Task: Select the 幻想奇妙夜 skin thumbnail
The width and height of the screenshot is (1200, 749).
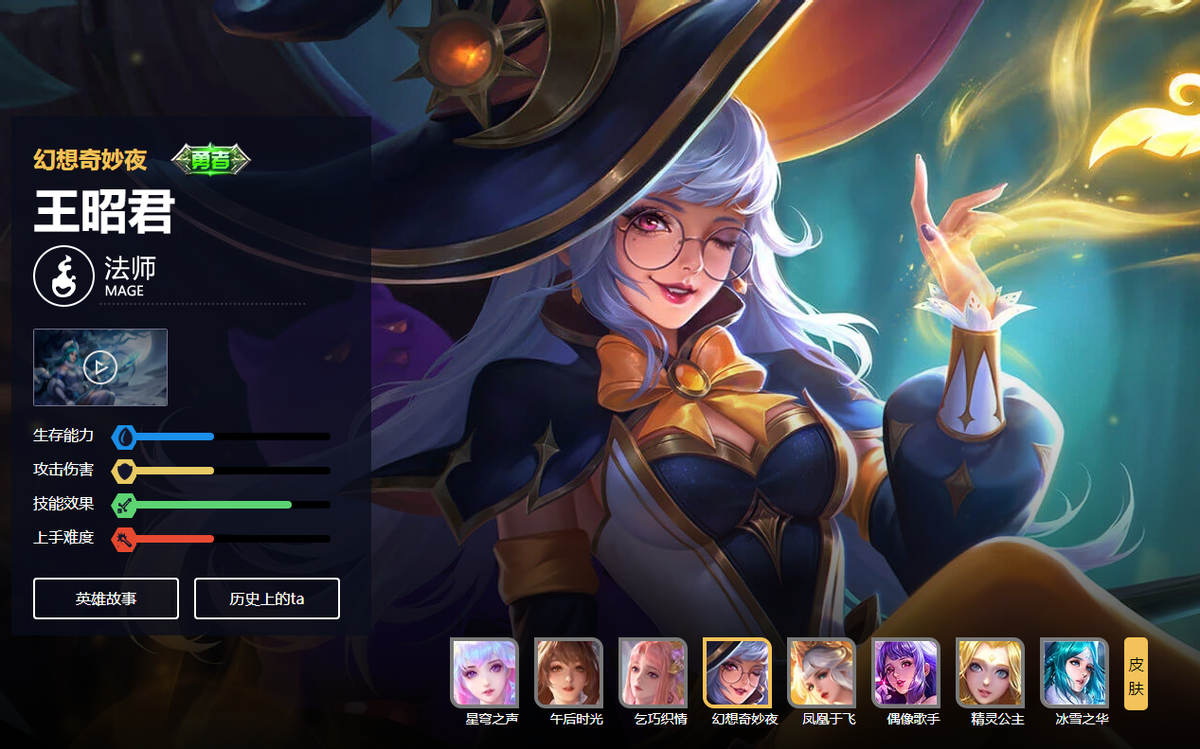Action: pyautogui.click(x=737, y=672)
